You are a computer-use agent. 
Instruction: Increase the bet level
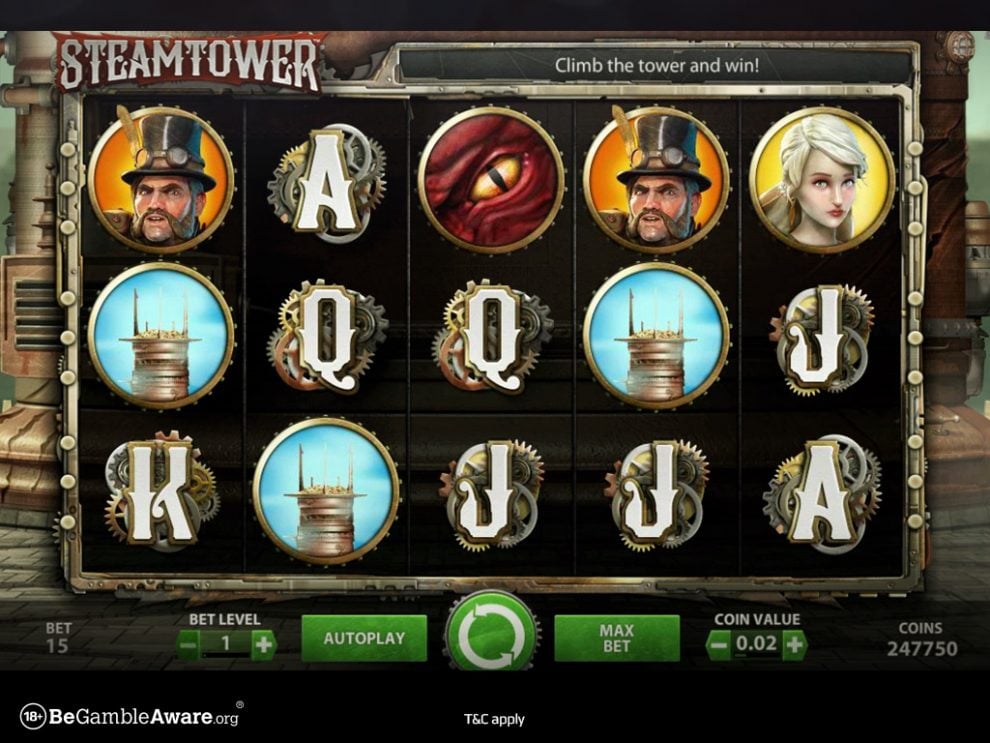pos(263,645)
